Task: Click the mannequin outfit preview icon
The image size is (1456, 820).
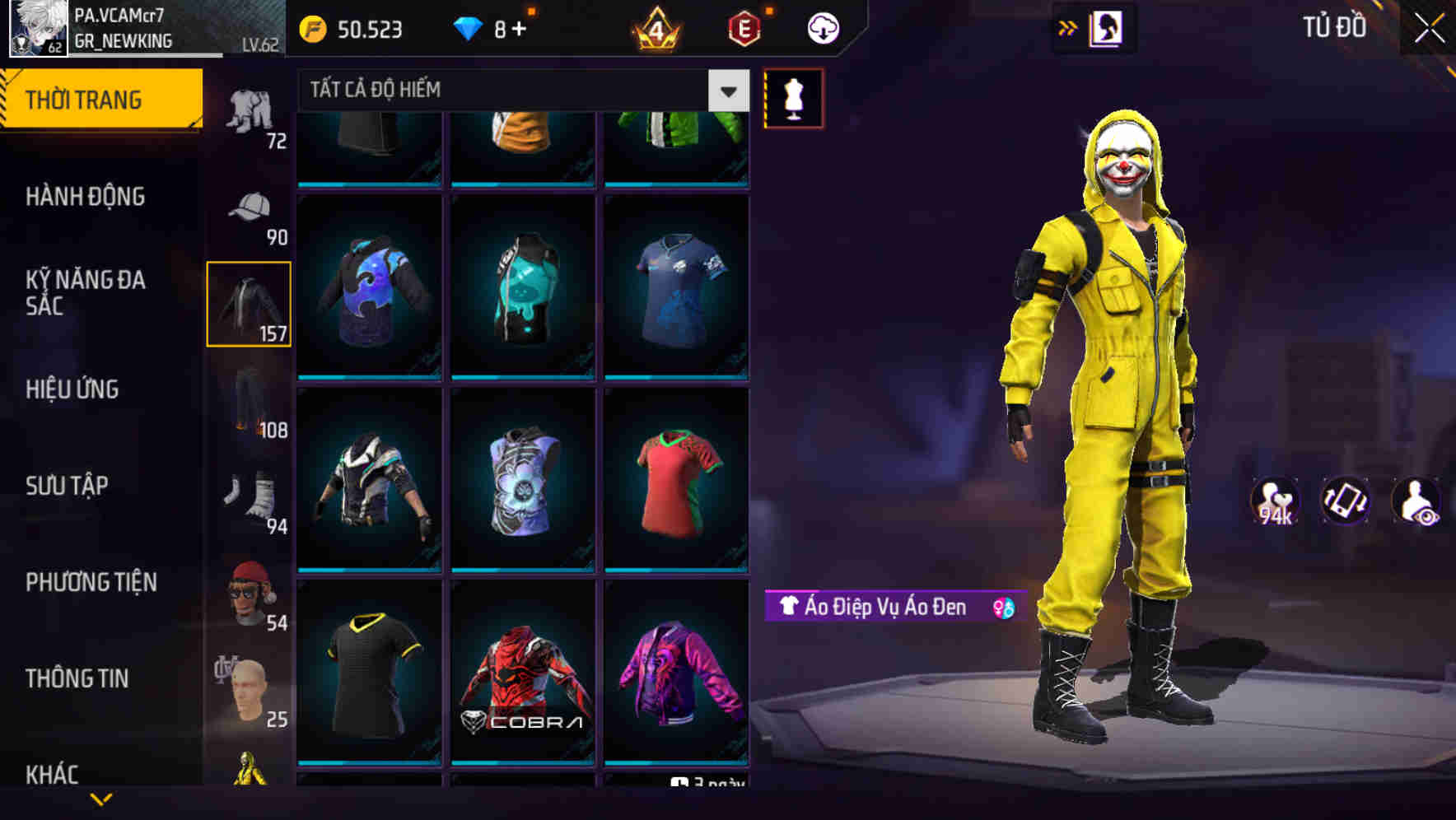Action: (x=793, y=98)
